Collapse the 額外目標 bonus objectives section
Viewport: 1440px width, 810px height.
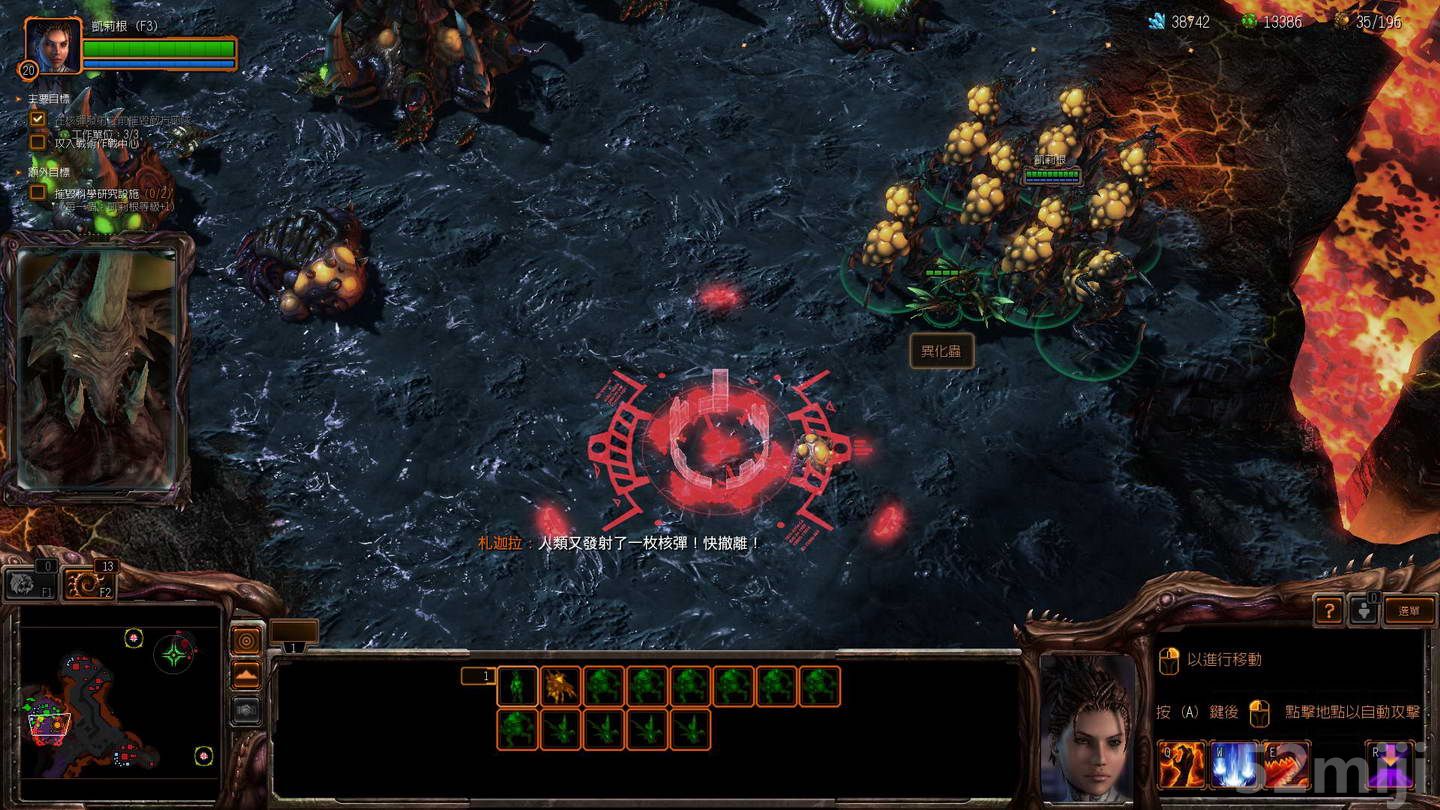click(17, 172)
